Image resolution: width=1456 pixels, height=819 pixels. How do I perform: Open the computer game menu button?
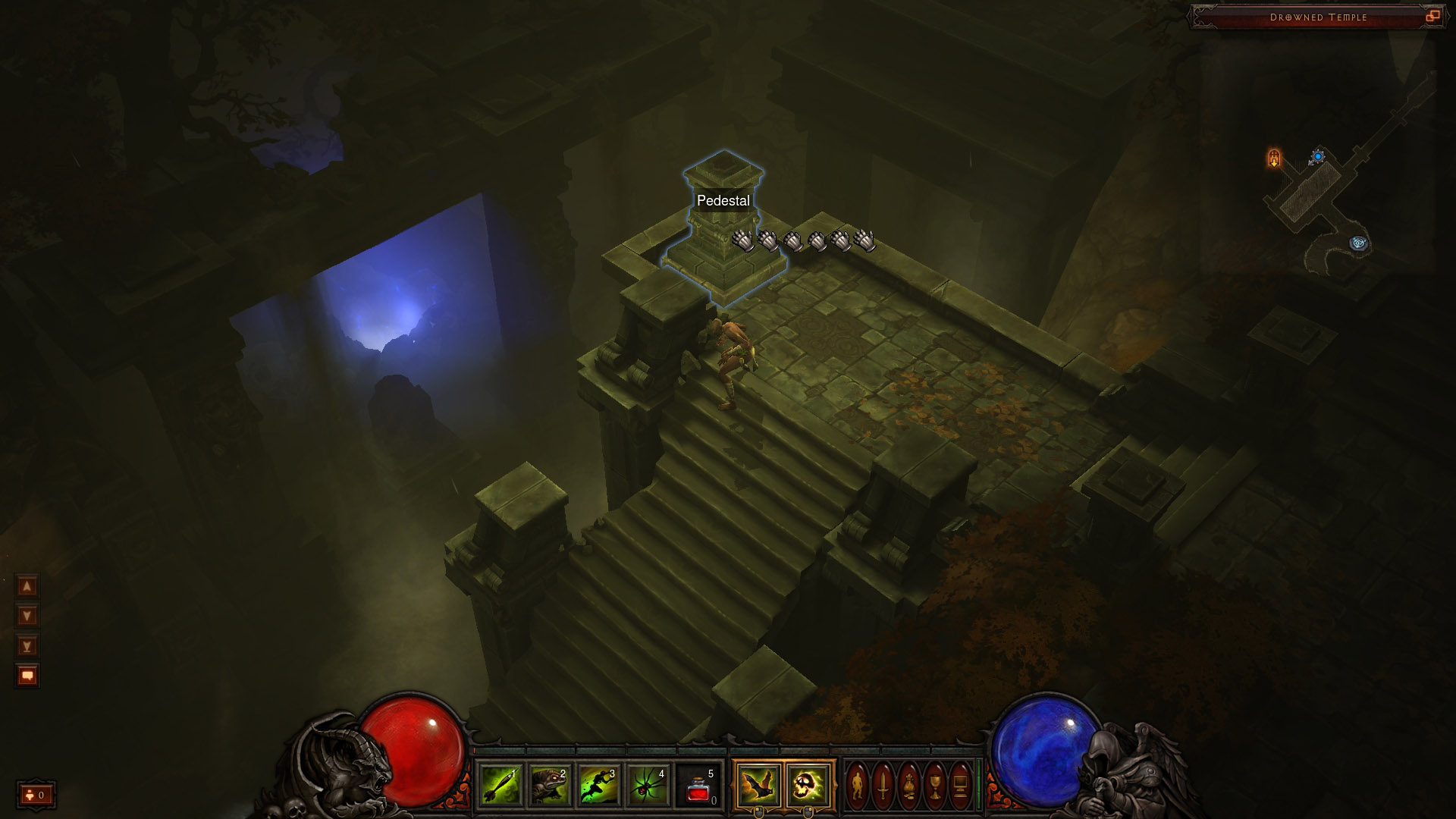pyautogui.click(x=961, y=785)
